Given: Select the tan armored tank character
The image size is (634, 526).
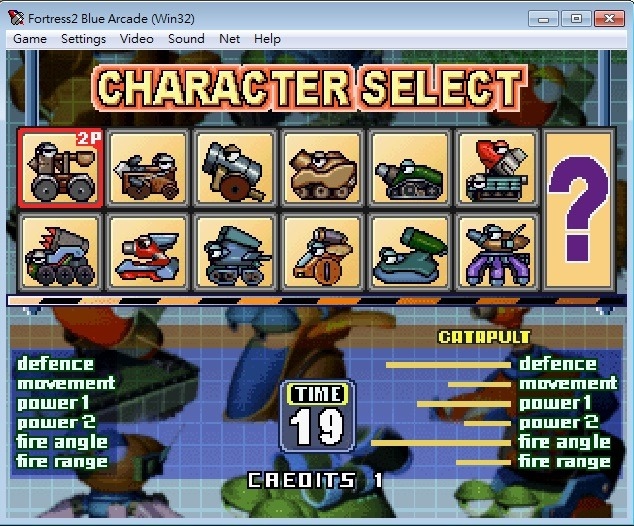Looking at the screenshot, I should [x=321, y=167].
